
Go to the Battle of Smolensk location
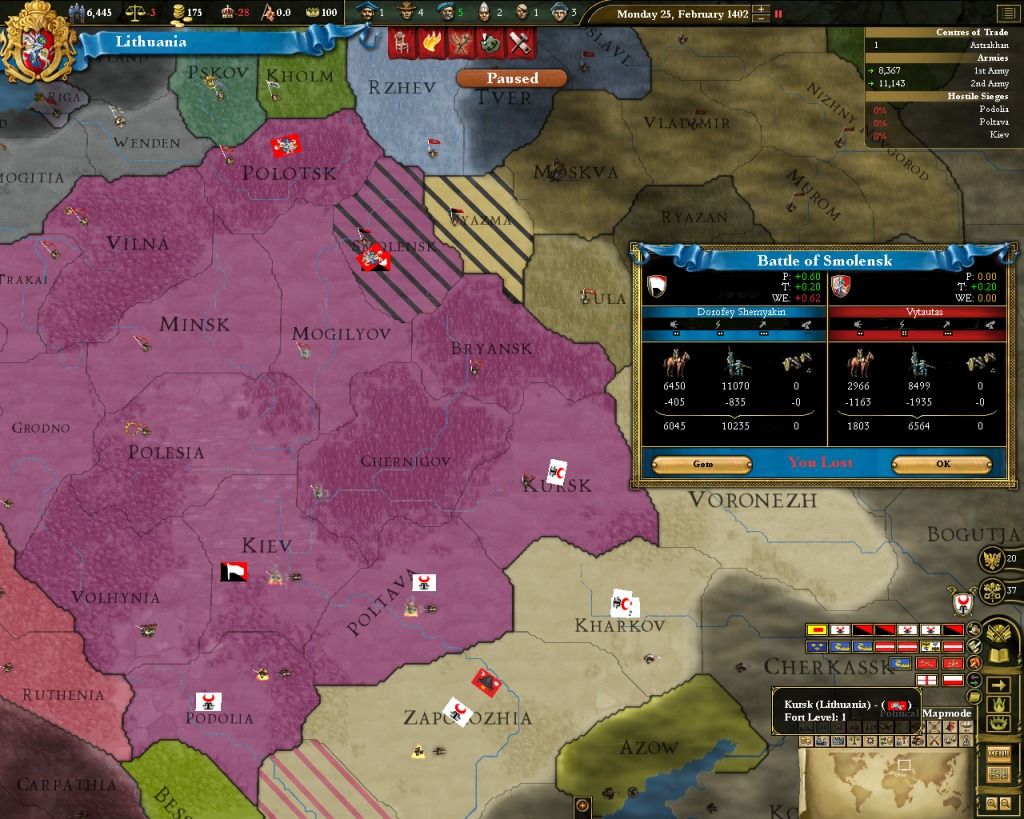coord(701,464)
